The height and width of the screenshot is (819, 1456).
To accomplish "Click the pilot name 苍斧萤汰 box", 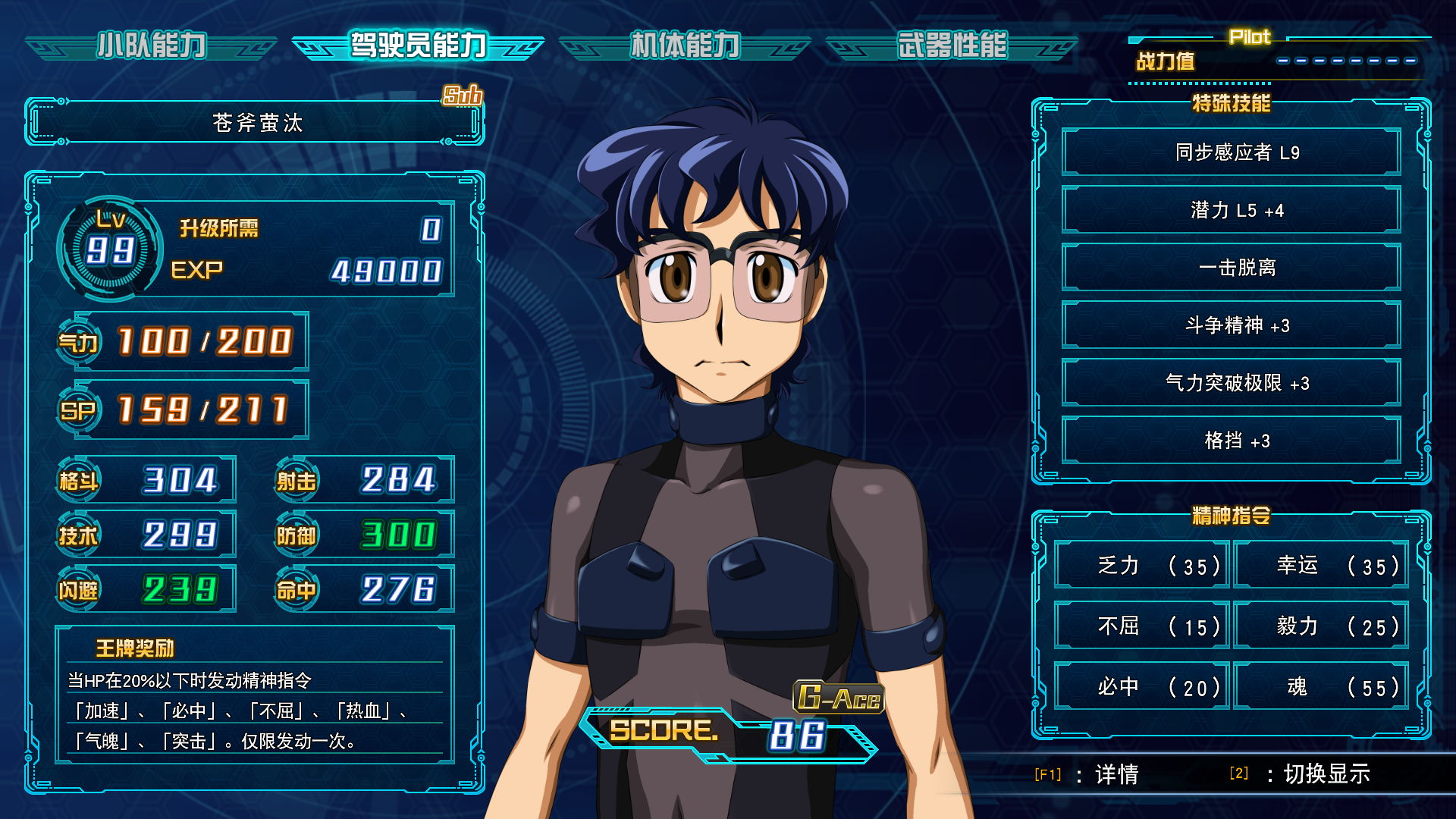I will (x=256, y=122).
